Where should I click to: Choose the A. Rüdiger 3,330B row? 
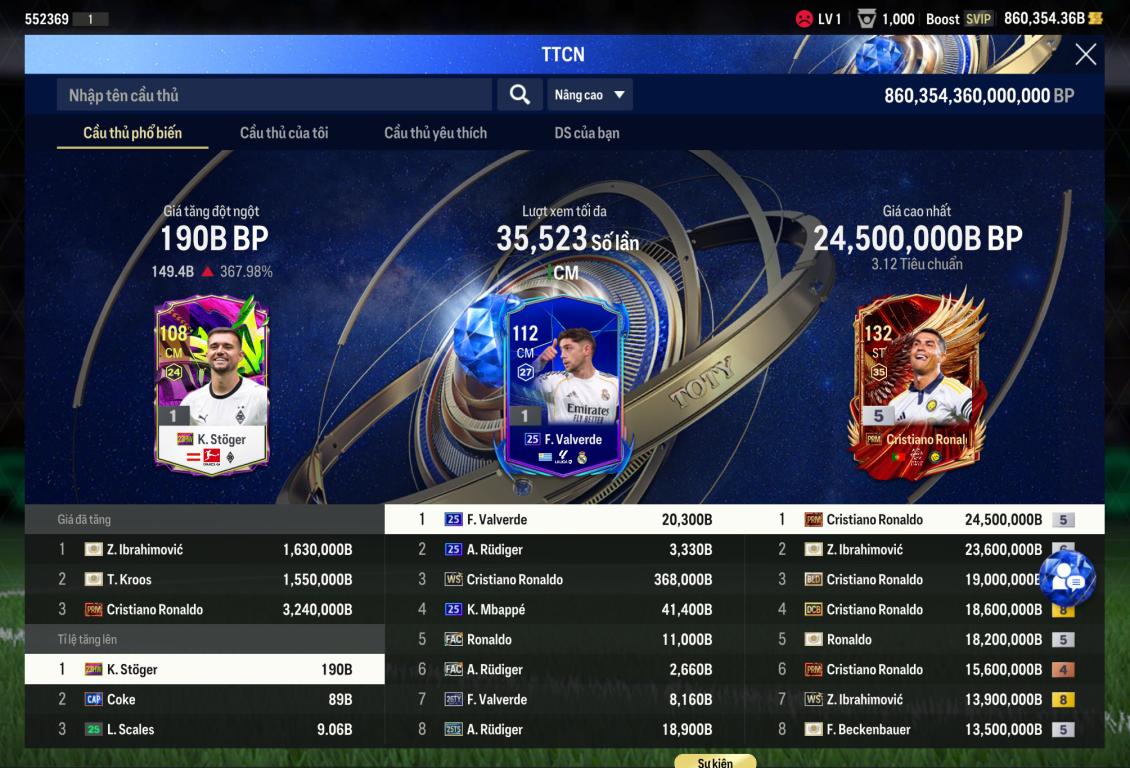(x=565, y=549)
